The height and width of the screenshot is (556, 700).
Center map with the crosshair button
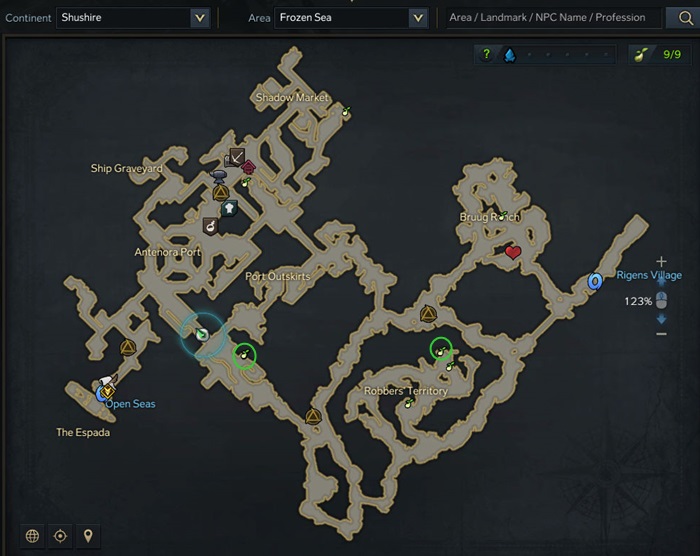60,536
